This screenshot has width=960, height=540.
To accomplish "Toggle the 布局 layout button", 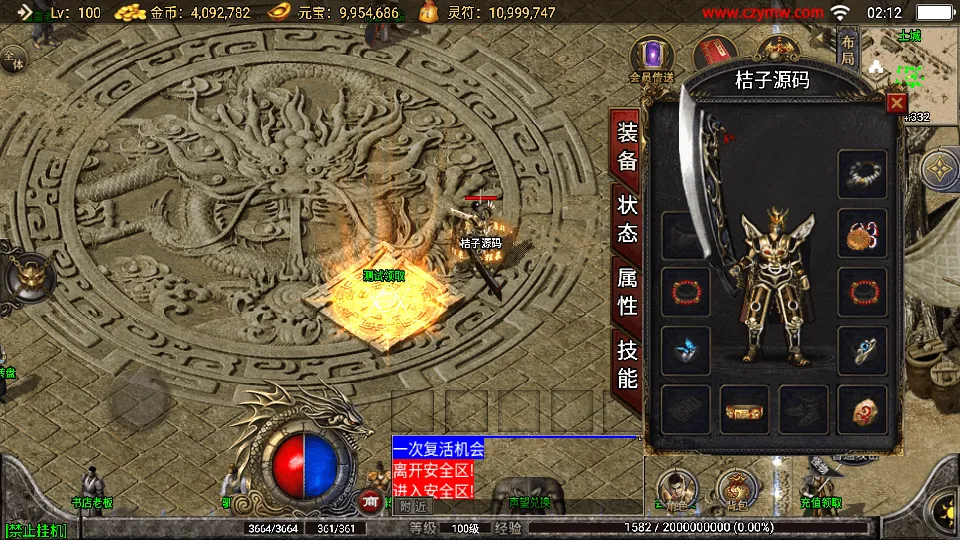I will [847, 50].
